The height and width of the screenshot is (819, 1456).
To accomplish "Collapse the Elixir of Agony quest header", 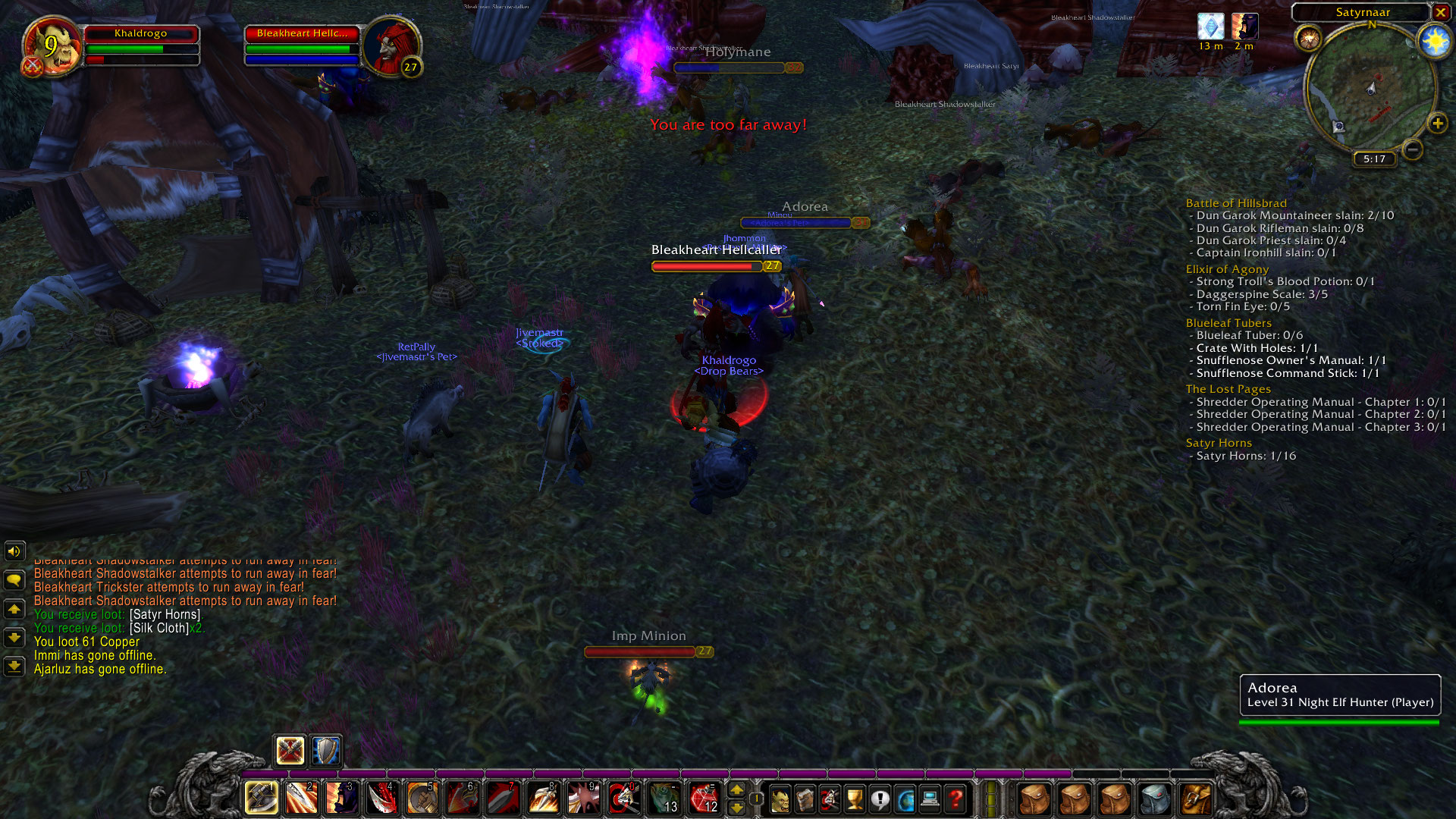I will (1227, 268).
